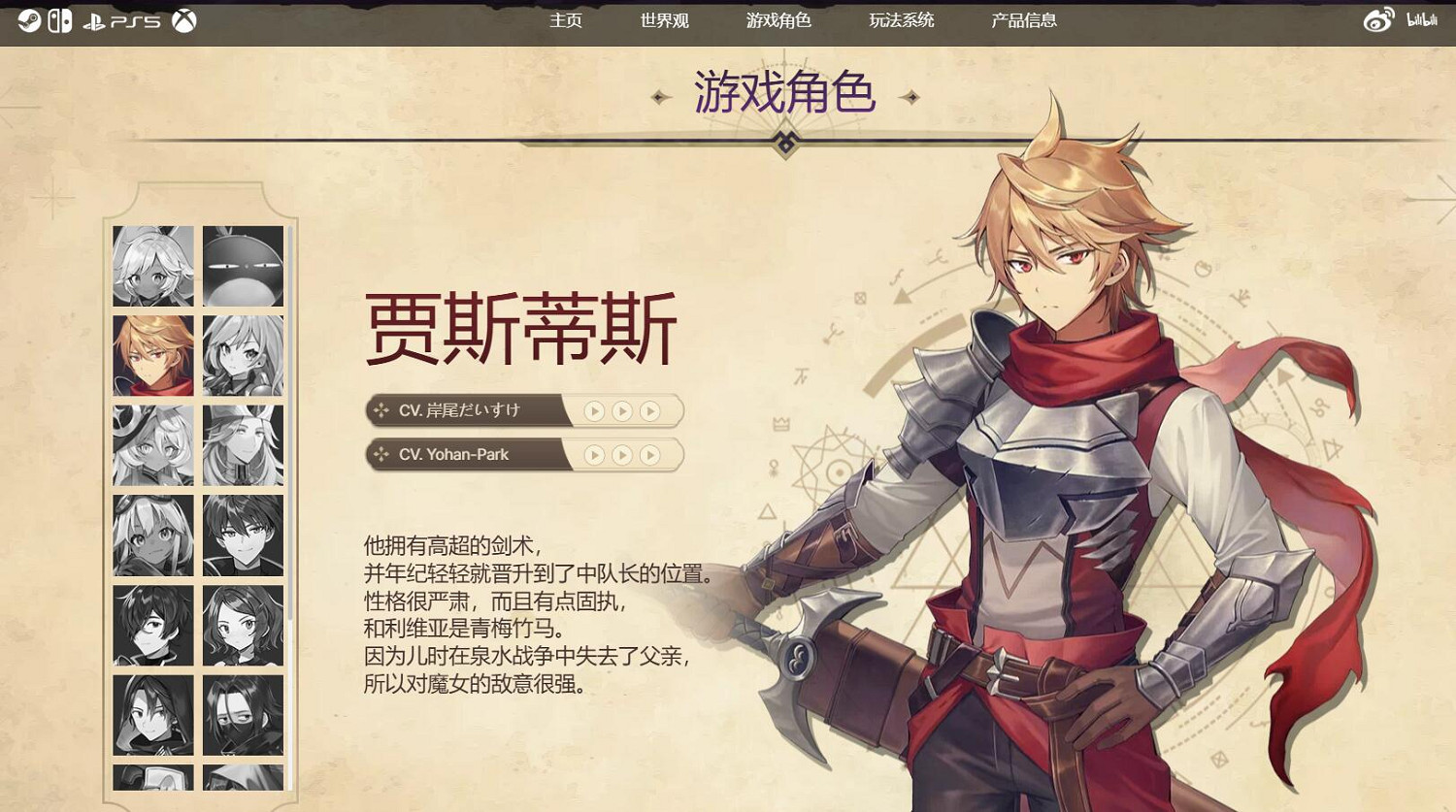1456x812 pixels.
Task: Open the 产品信息 page
Action: (1023, 20)
